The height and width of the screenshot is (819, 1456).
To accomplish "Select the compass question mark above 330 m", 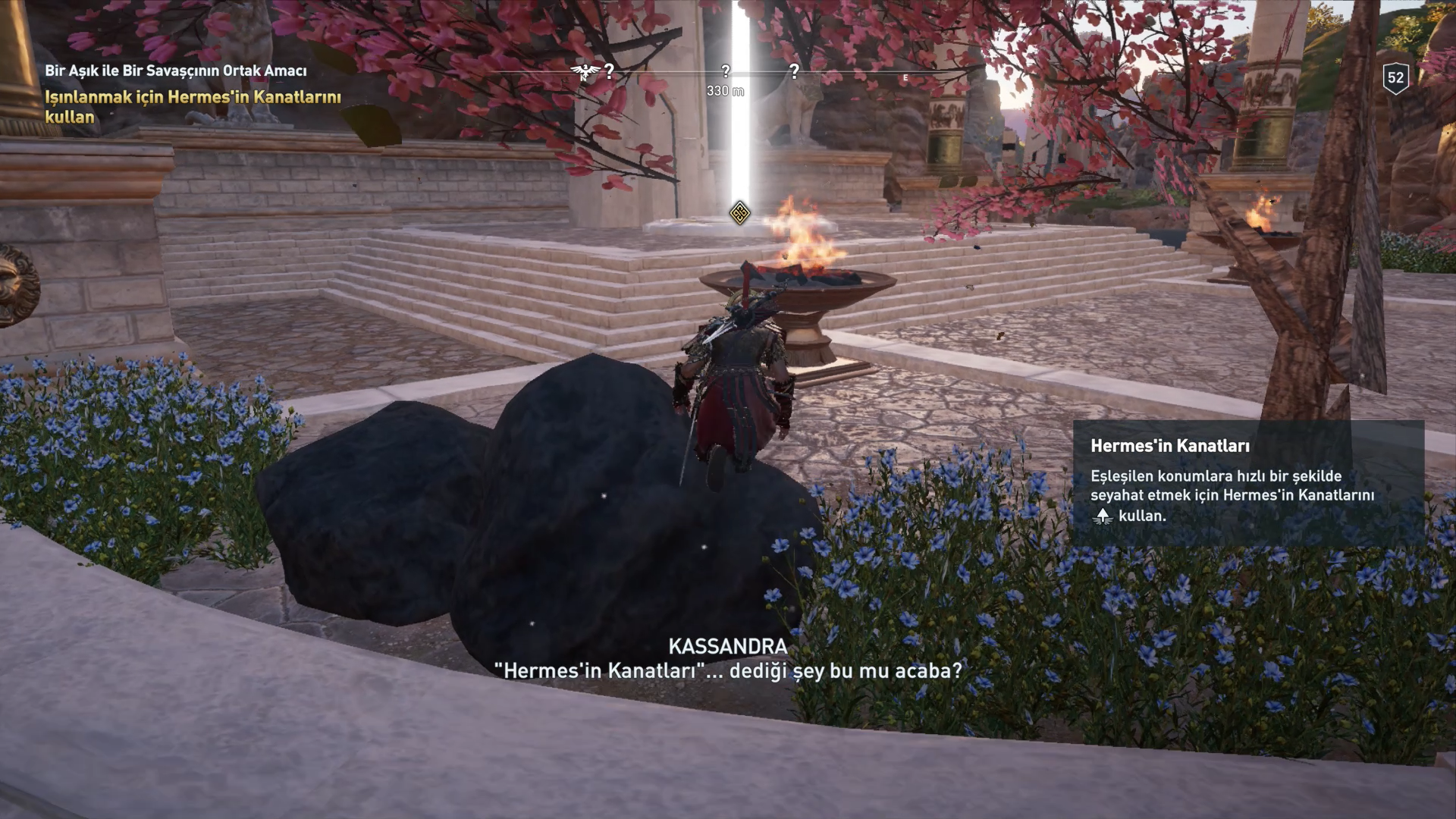I will click(x=726, y=71).
